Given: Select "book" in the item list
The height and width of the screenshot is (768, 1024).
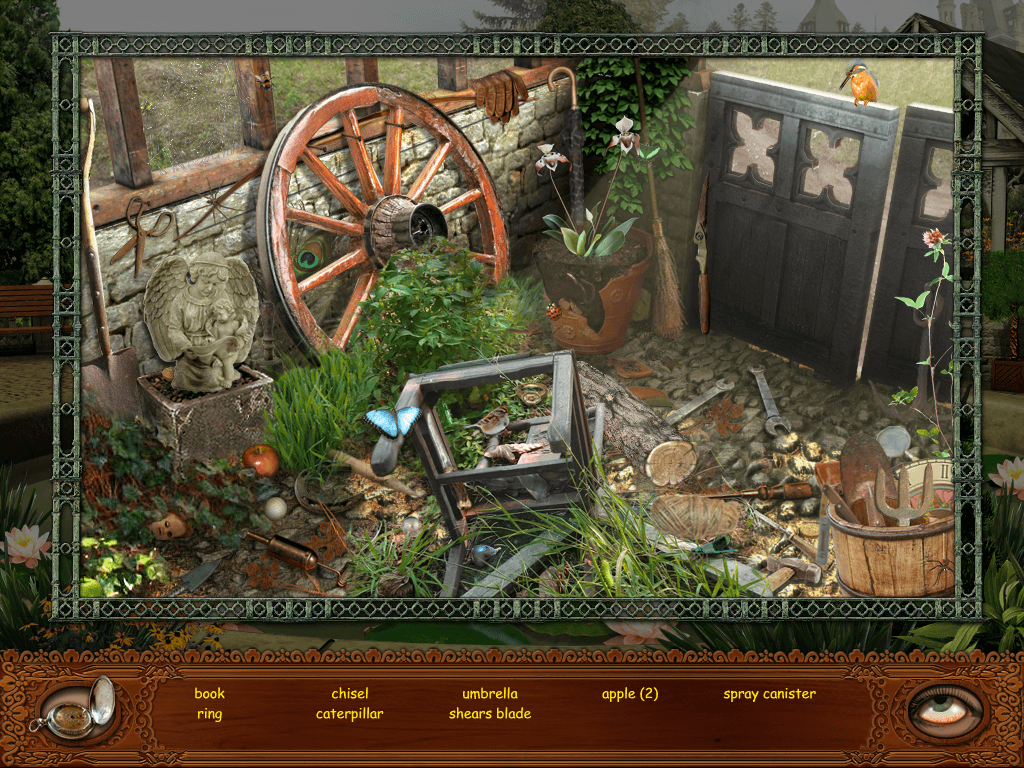Looking at the screenshot, I should pyautogui.click(x=209, y=693).
